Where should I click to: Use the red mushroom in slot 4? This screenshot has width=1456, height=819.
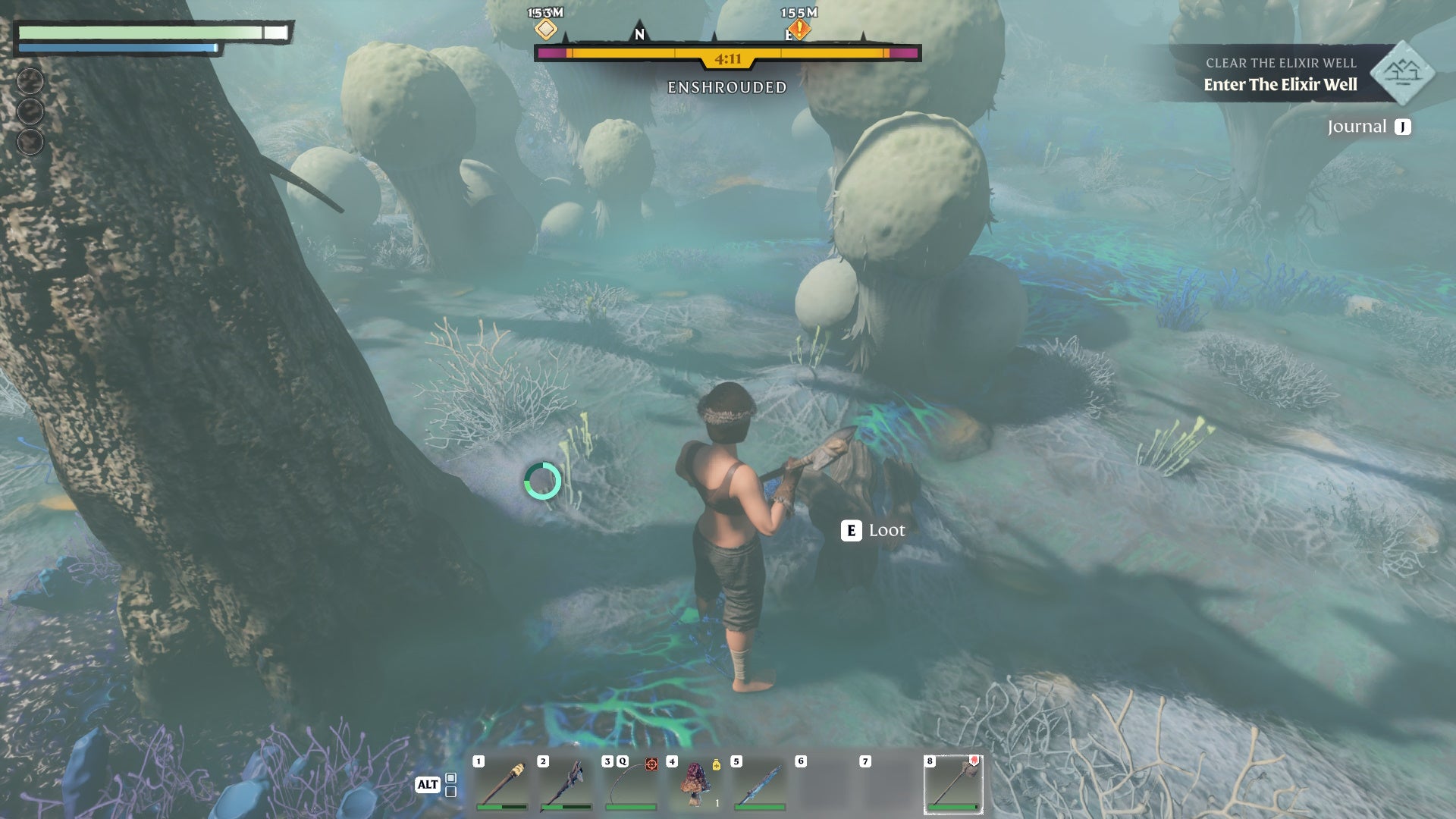click(x=695, y=784)
